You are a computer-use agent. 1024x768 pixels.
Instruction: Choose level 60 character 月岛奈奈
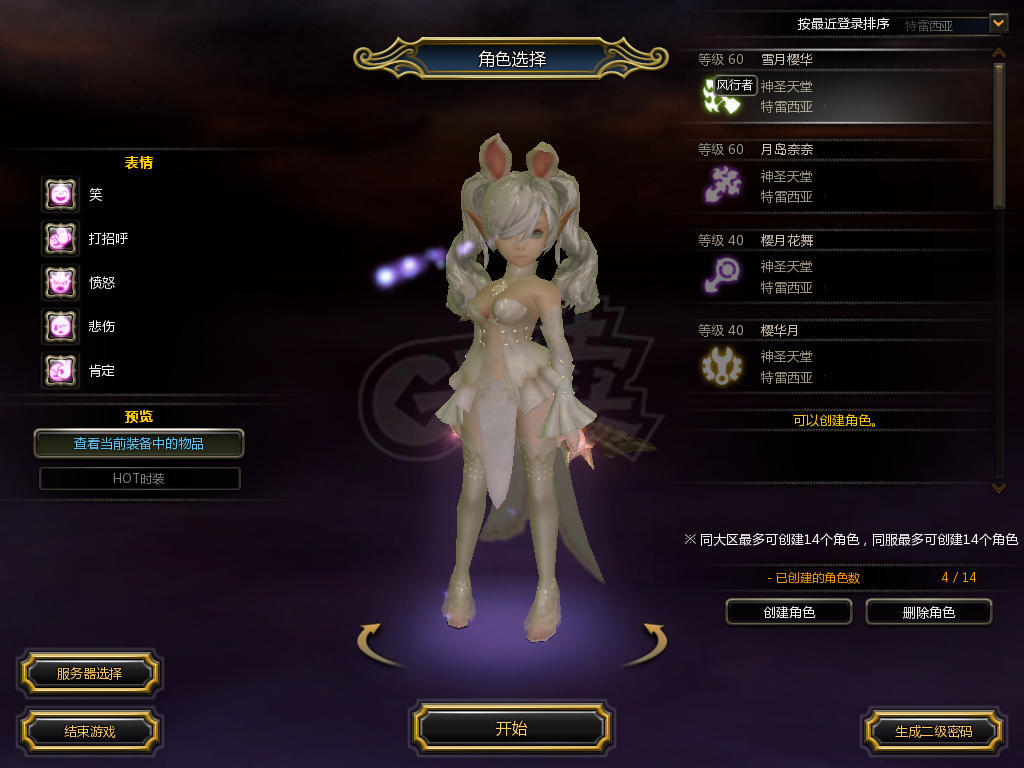point(840,177)
